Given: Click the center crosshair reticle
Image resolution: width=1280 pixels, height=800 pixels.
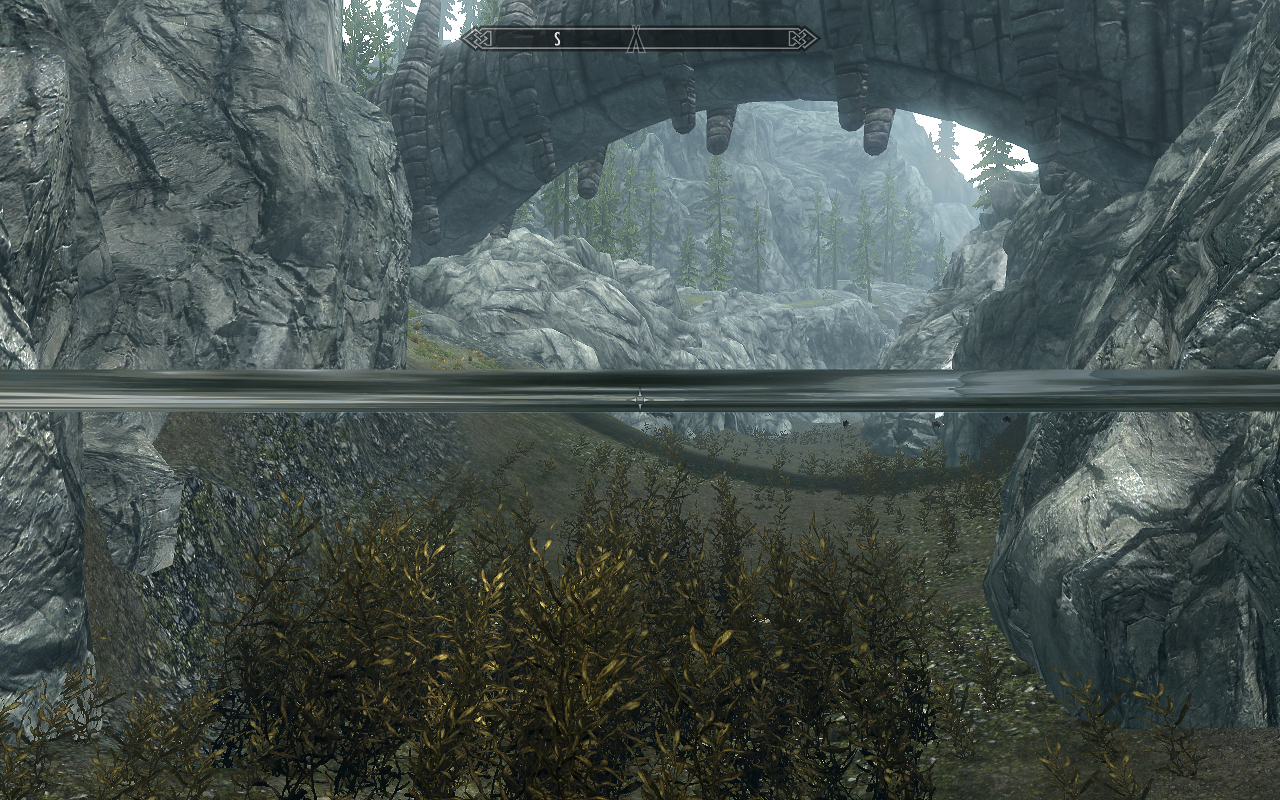Looking at the screenshot, I should 640,398.
